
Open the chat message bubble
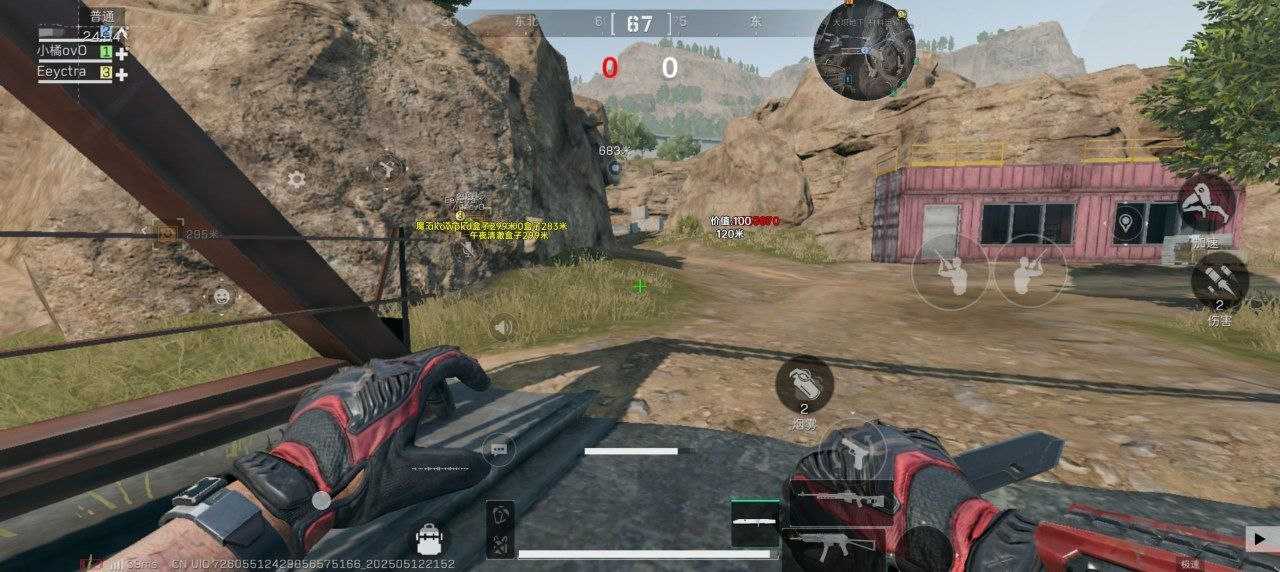click(x=498, y=450)
